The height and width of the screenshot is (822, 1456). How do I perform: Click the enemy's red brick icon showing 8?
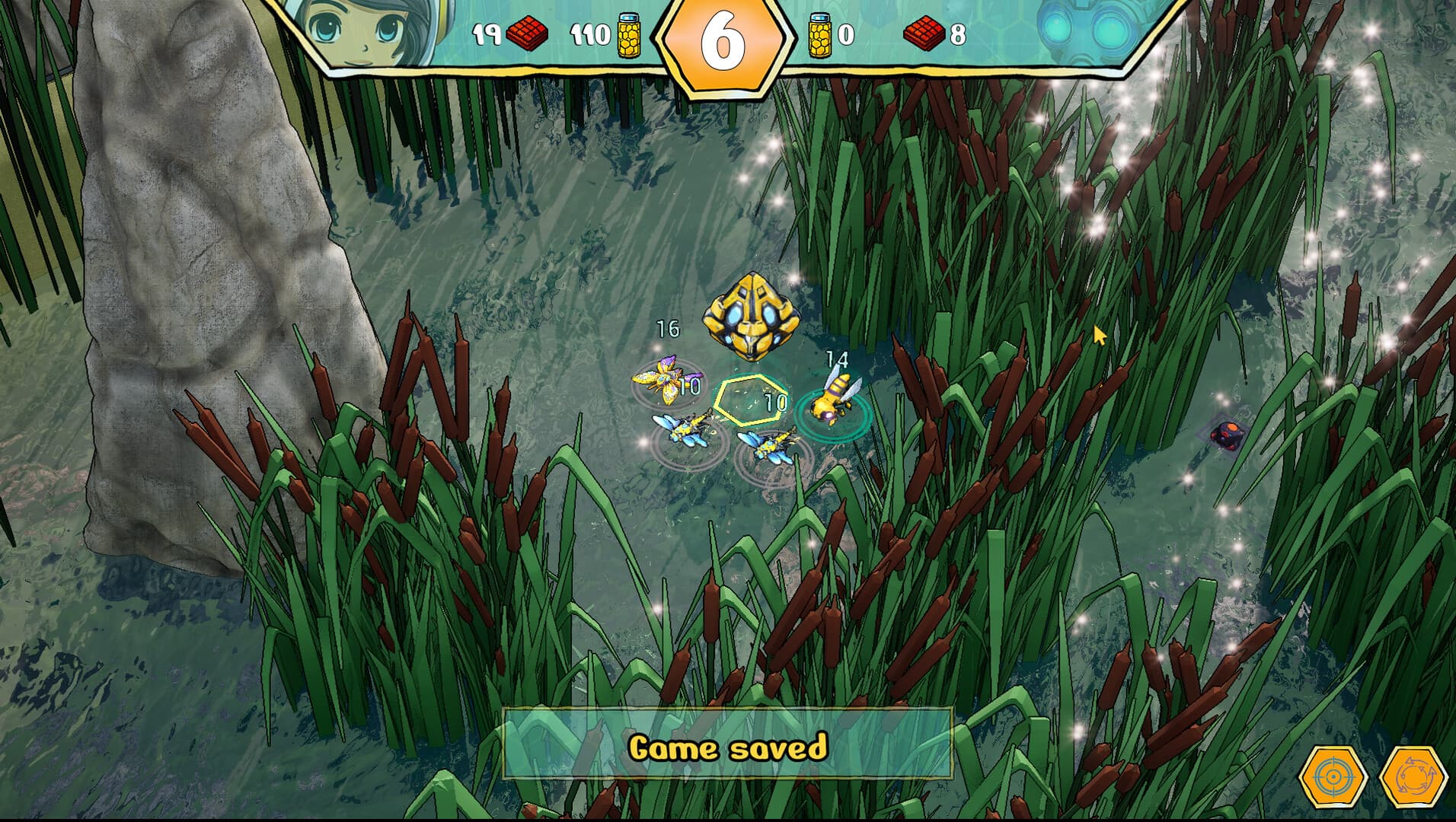[925, 33]
